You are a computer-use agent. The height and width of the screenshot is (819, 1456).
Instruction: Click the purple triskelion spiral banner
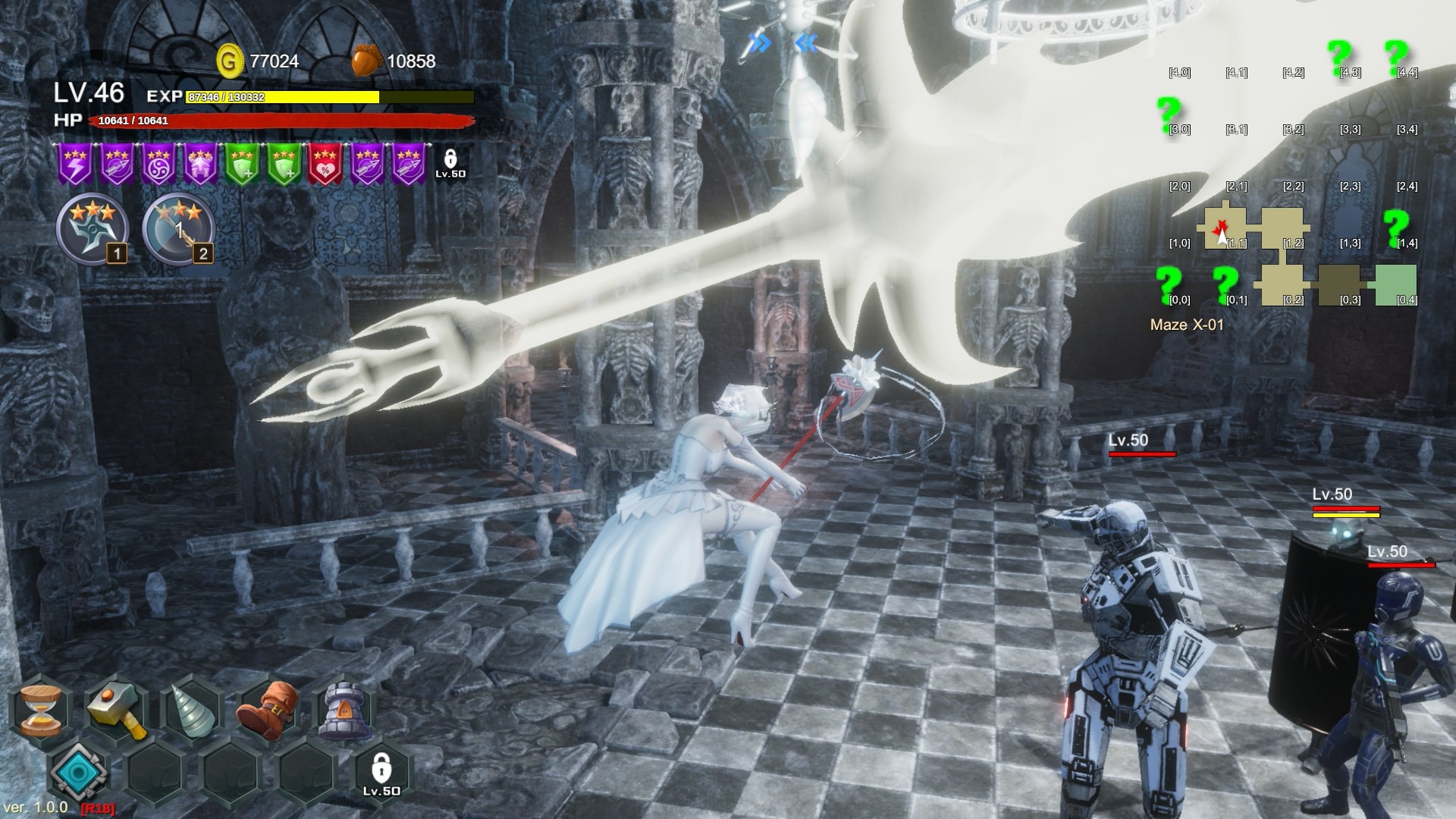point(158,165)
